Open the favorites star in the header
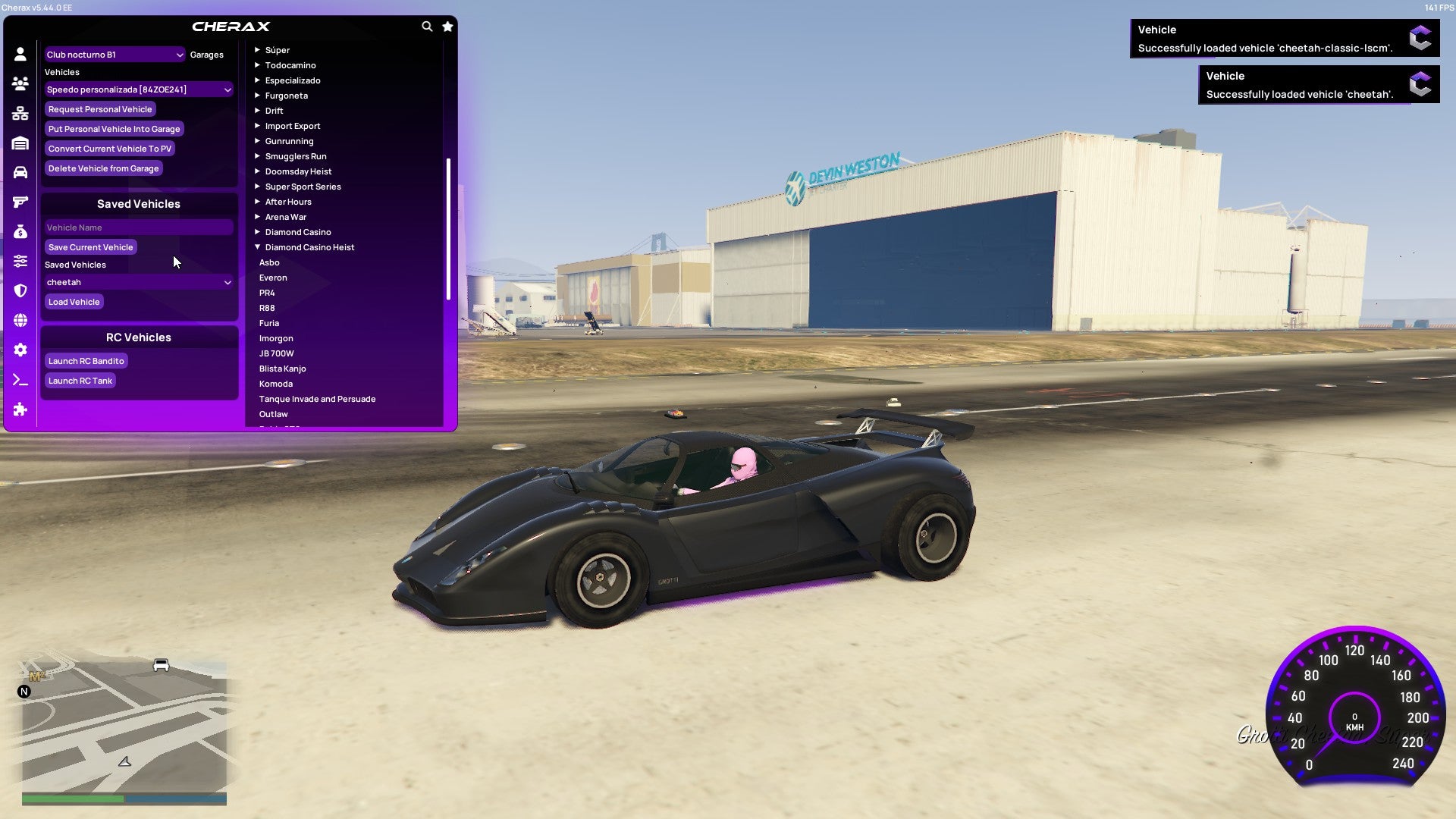 [447, 26]
